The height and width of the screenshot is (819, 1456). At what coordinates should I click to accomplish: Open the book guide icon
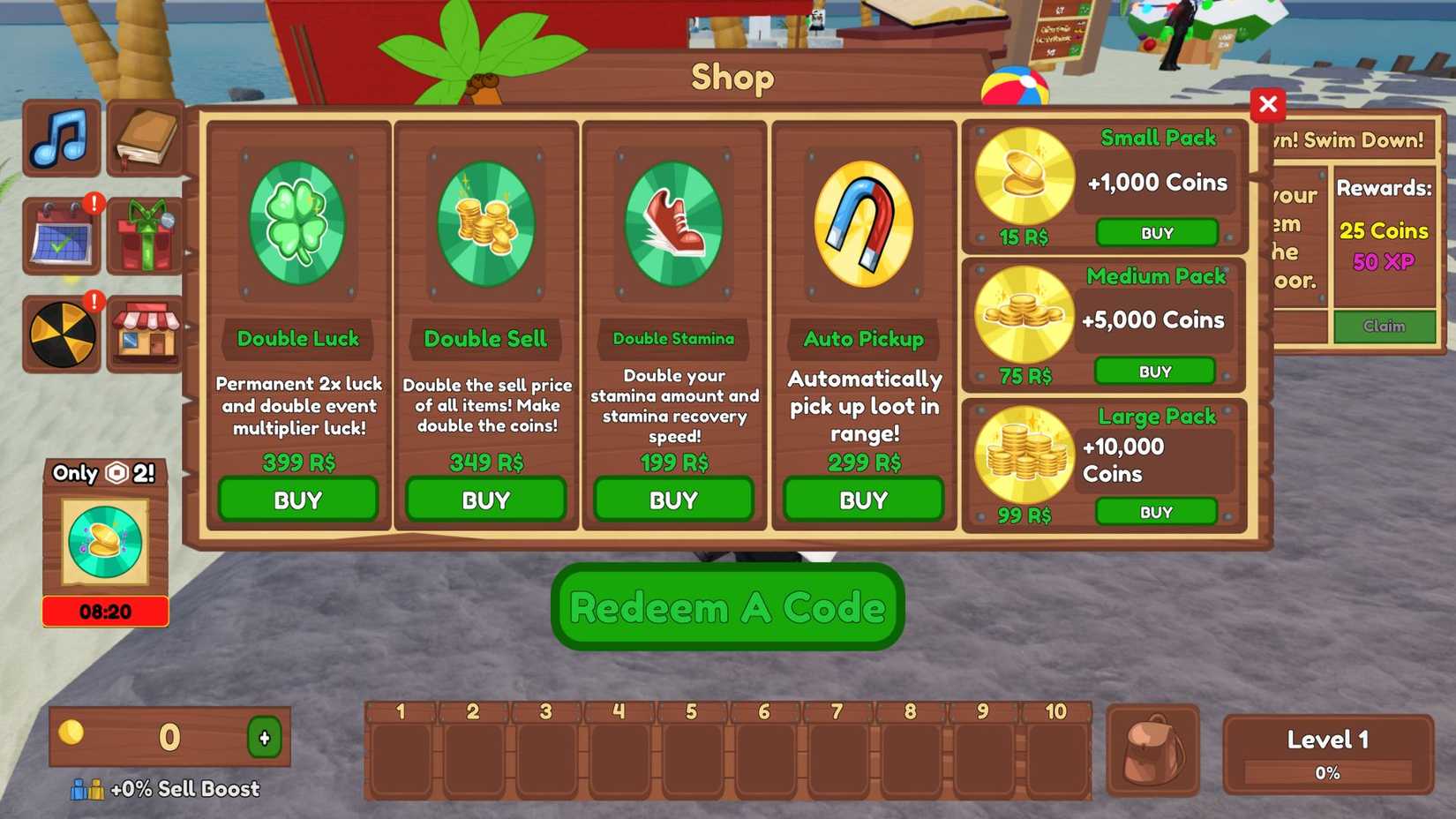point(144,137)
